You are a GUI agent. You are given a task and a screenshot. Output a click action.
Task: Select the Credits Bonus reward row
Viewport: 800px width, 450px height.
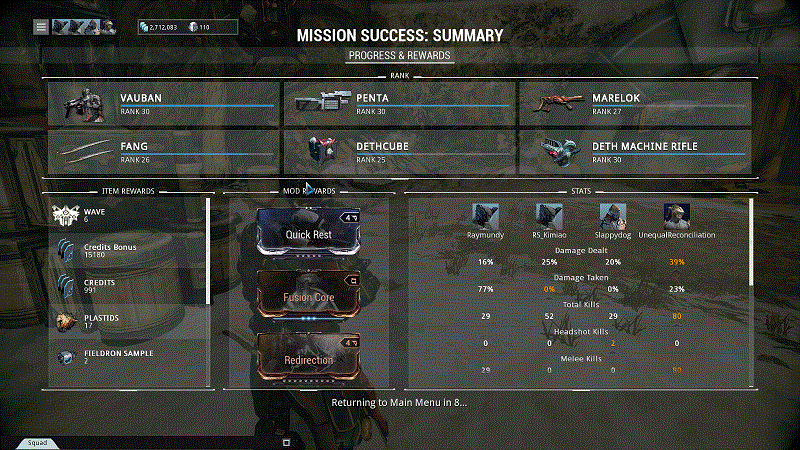(x=128, y=251)
